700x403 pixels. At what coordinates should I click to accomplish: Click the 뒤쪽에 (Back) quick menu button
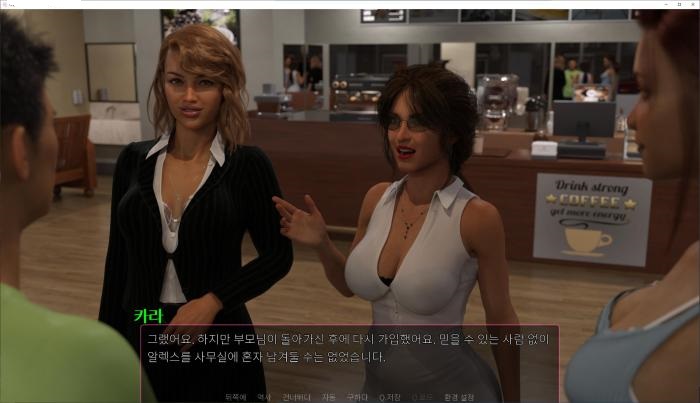(x=236, y=397)
